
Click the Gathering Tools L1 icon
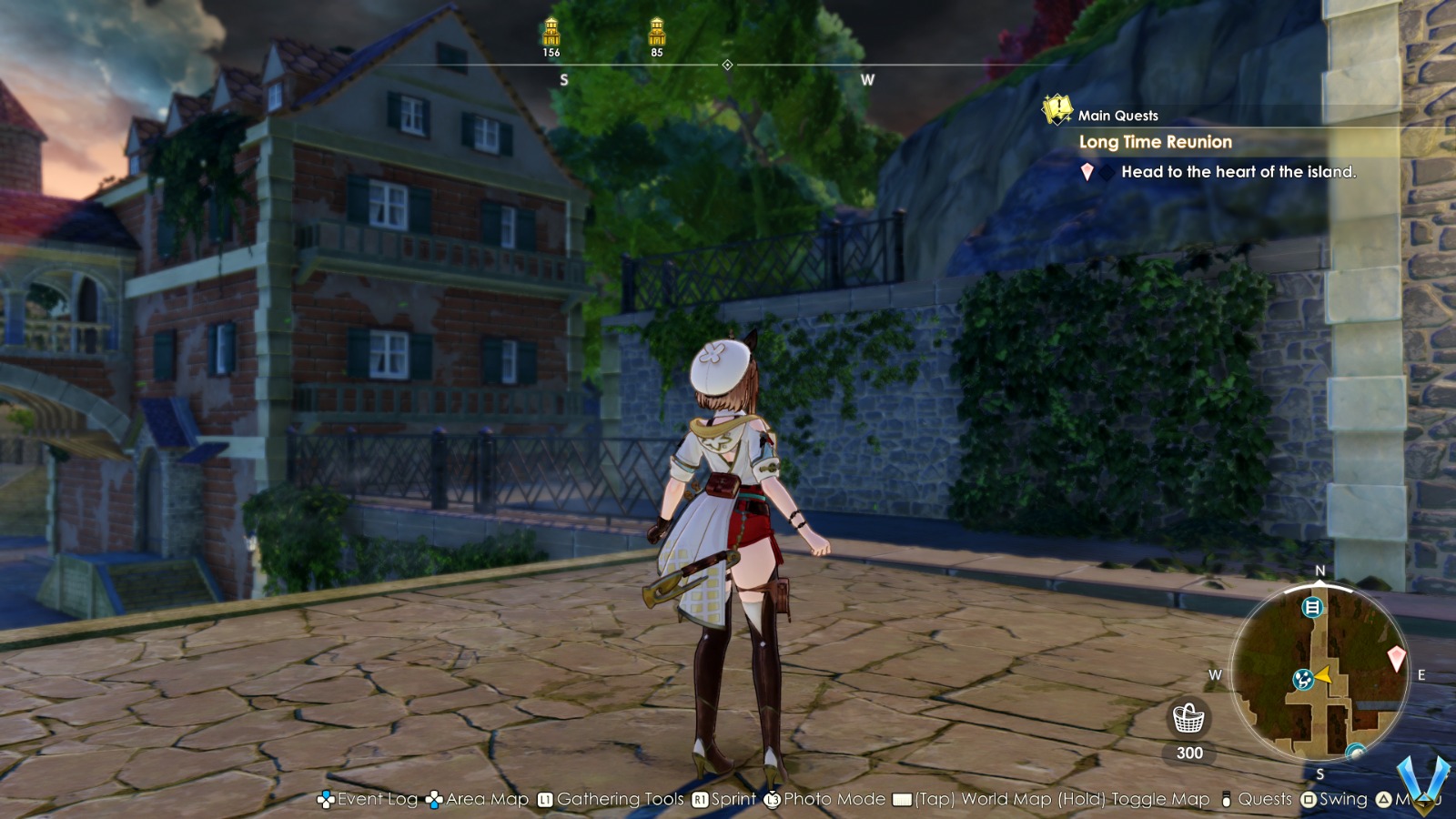coord(544,800)
